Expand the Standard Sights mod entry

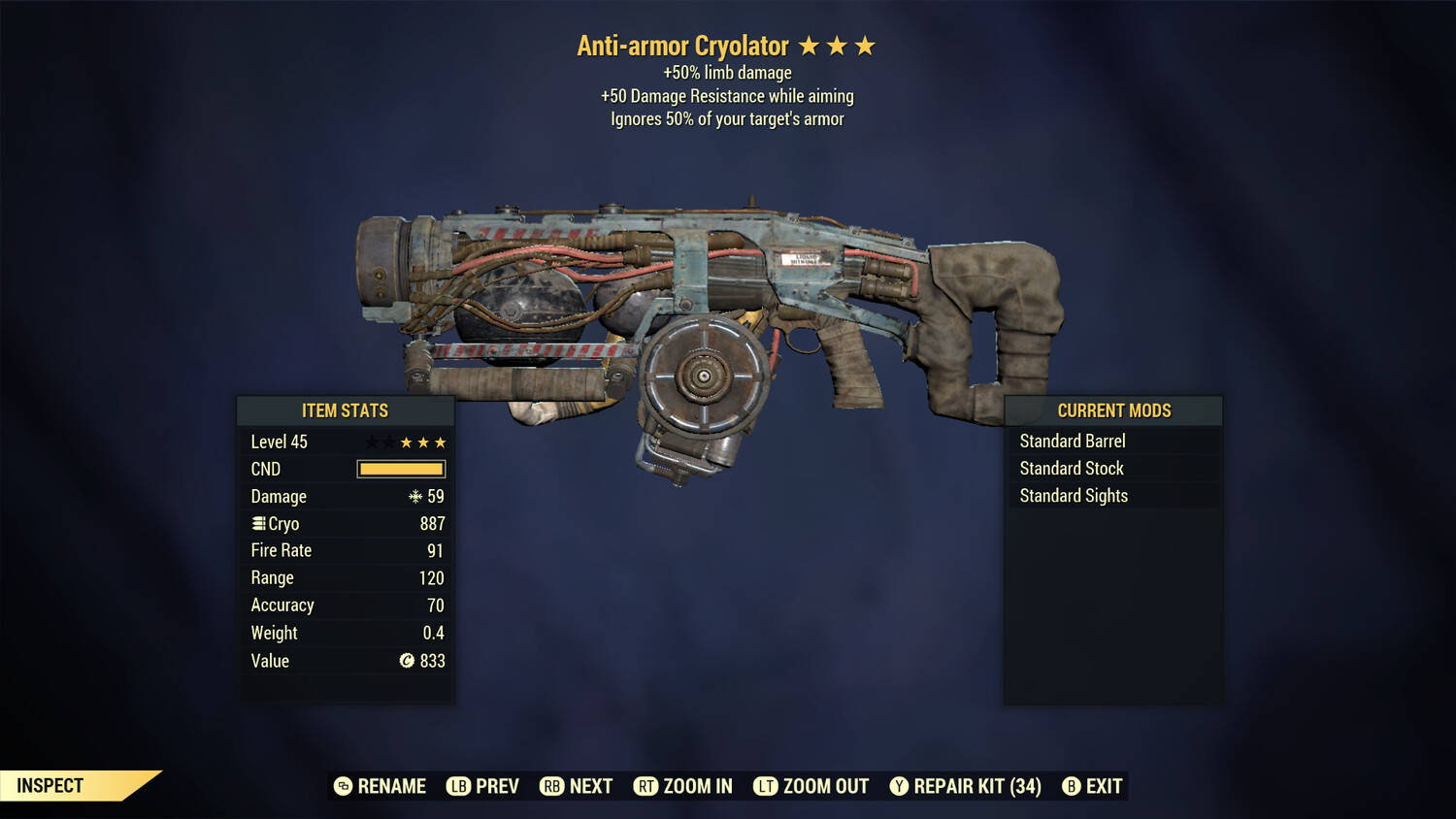1074,495
